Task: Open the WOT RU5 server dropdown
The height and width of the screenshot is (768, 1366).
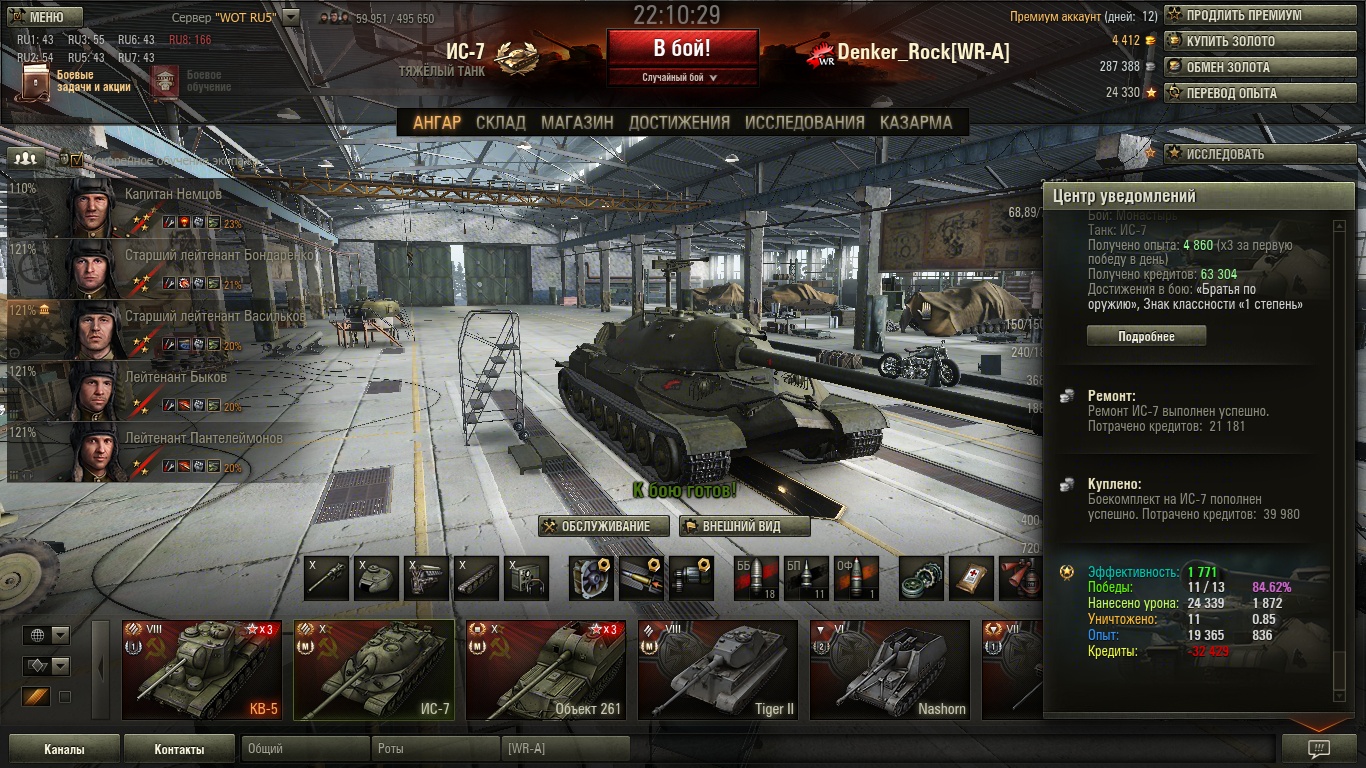Action: (x=290, y=17)
